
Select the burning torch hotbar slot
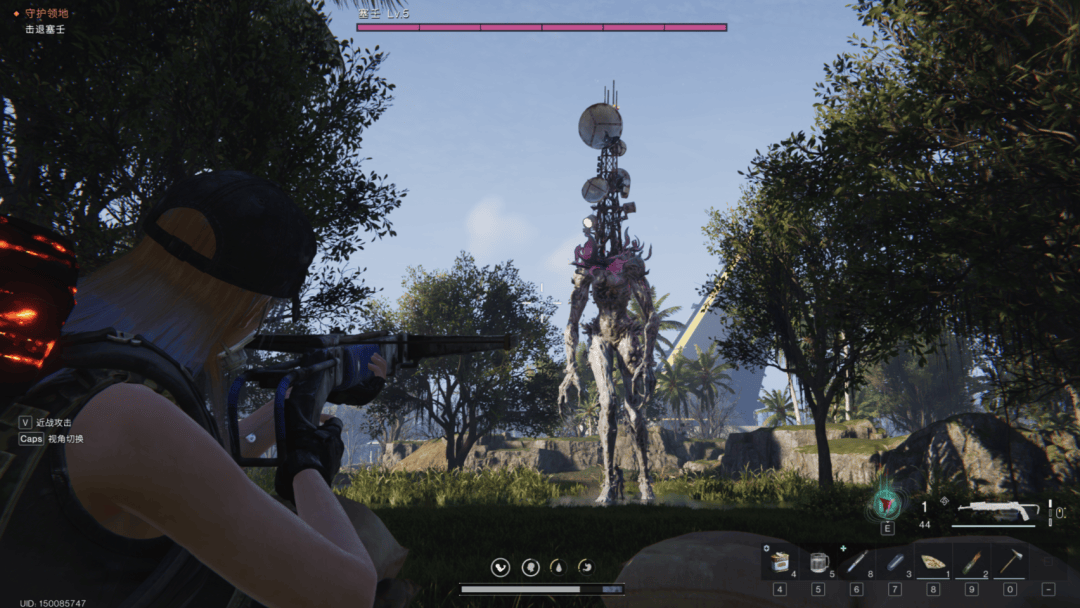(x=971, y=563)
